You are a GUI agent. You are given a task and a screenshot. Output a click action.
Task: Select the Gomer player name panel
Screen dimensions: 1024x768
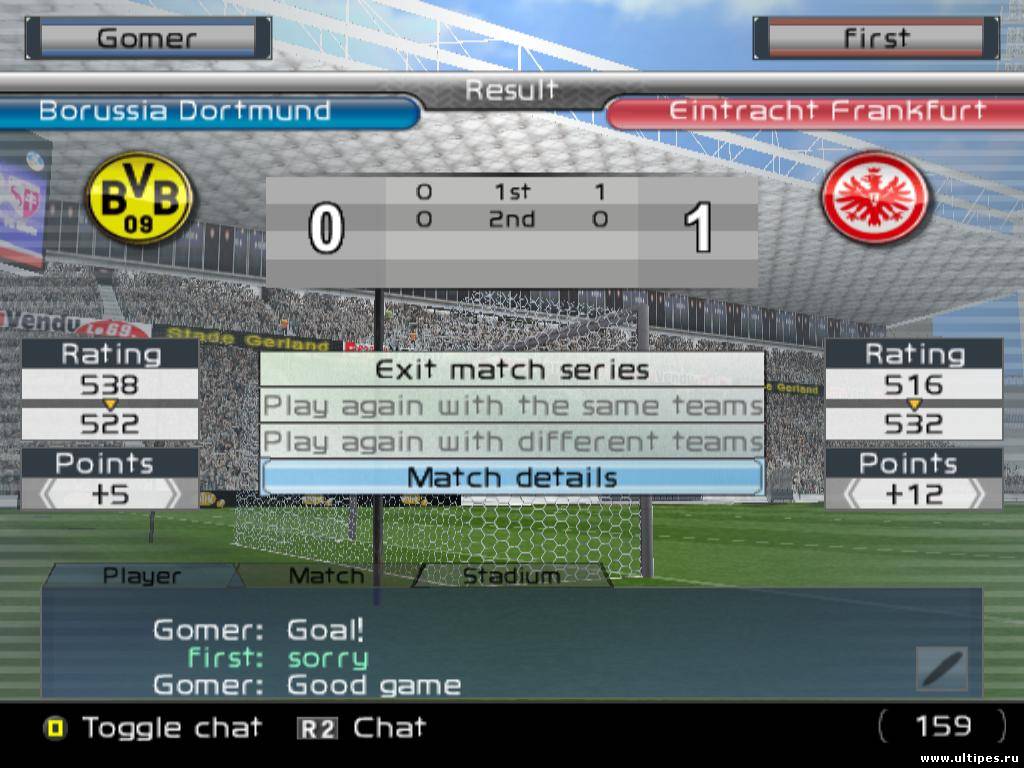[147, 39]
